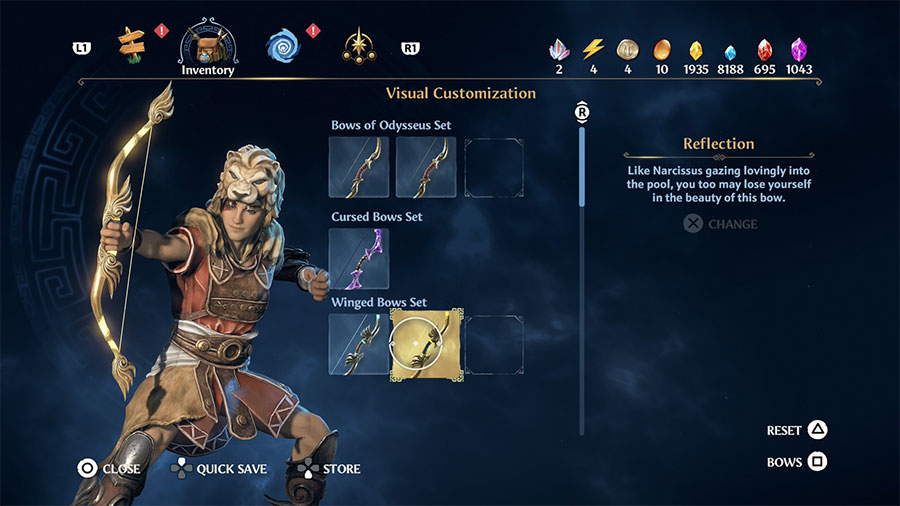This screenshot has width=900, height=506.
Task: Open the signpost map tab
Action: coord(131,43)
